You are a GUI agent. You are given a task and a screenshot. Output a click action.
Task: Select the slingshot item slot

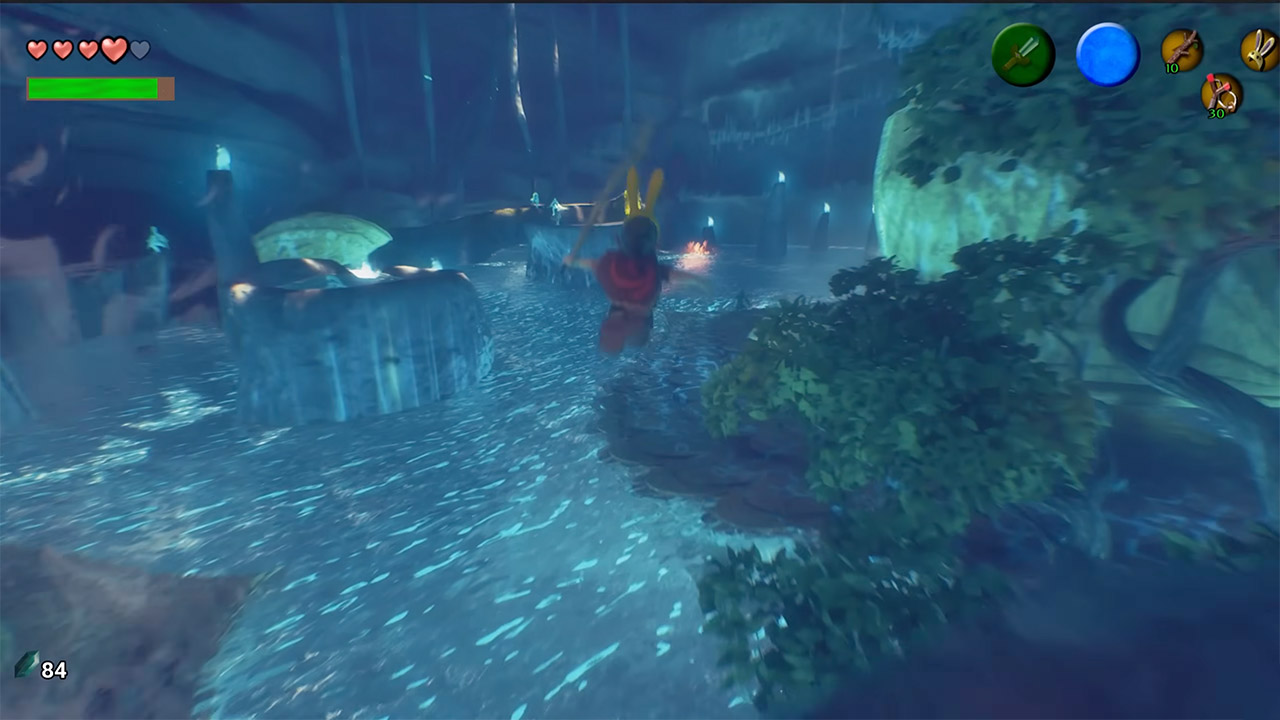point(1221,93)
